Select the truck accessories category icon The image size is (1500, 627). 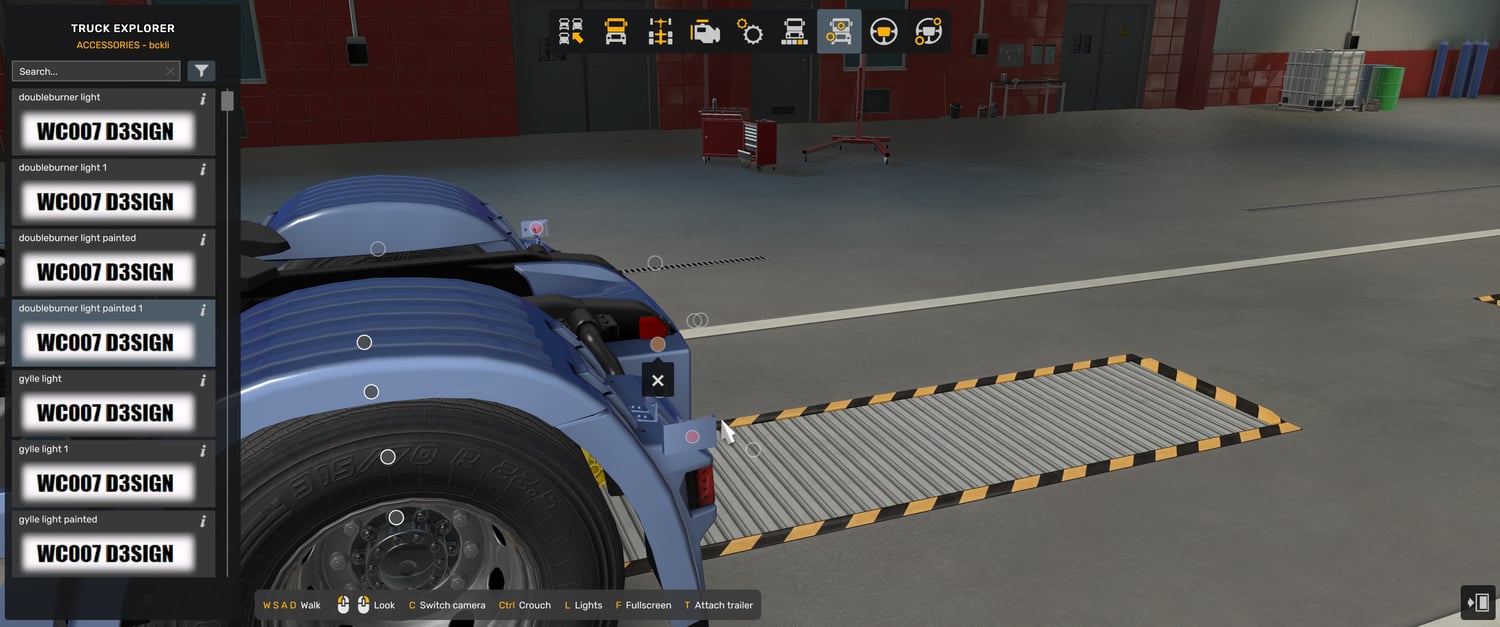[839, 32]
